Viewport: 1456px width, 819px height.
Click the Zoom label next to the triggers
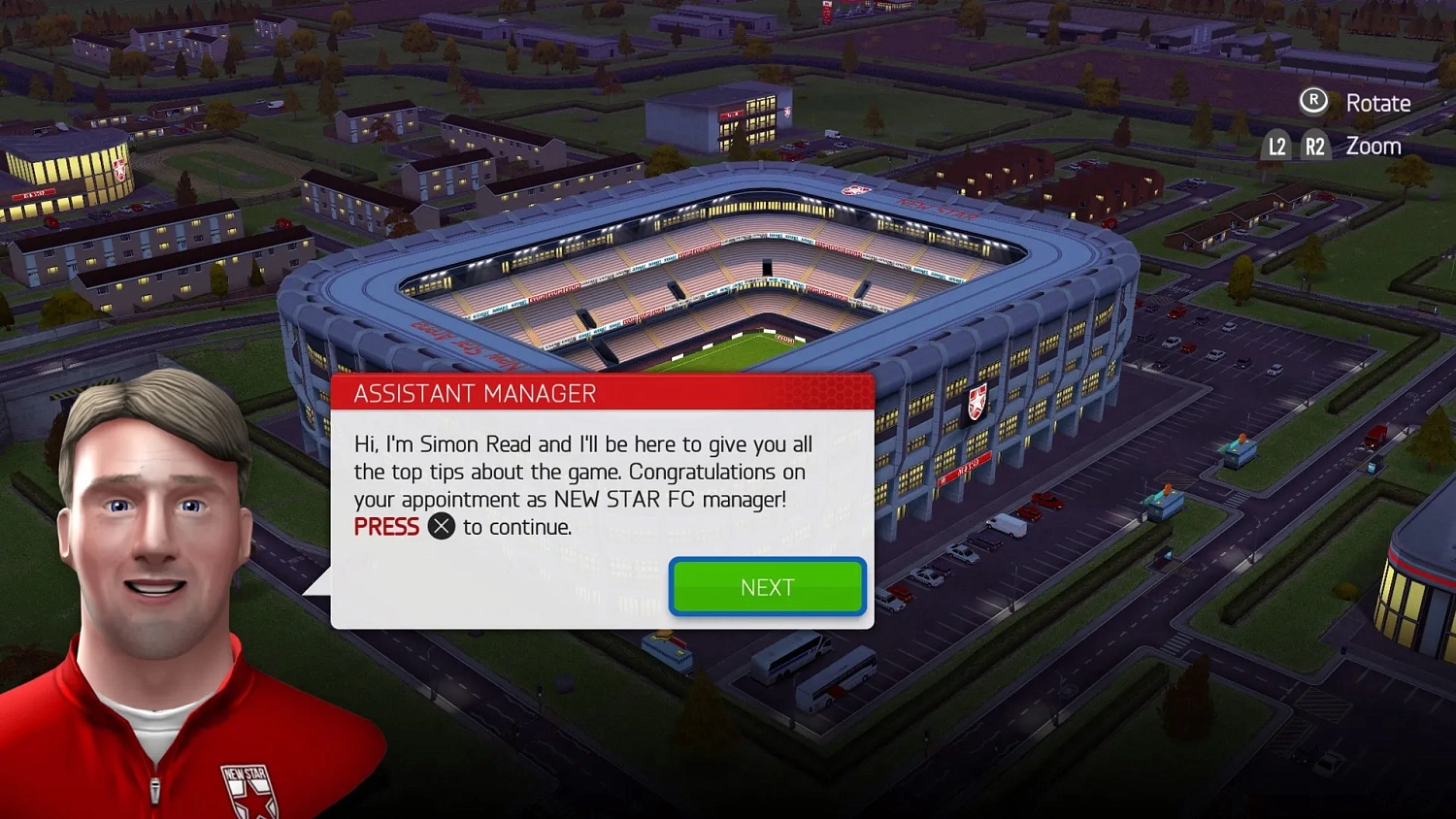coord(1373,146)
